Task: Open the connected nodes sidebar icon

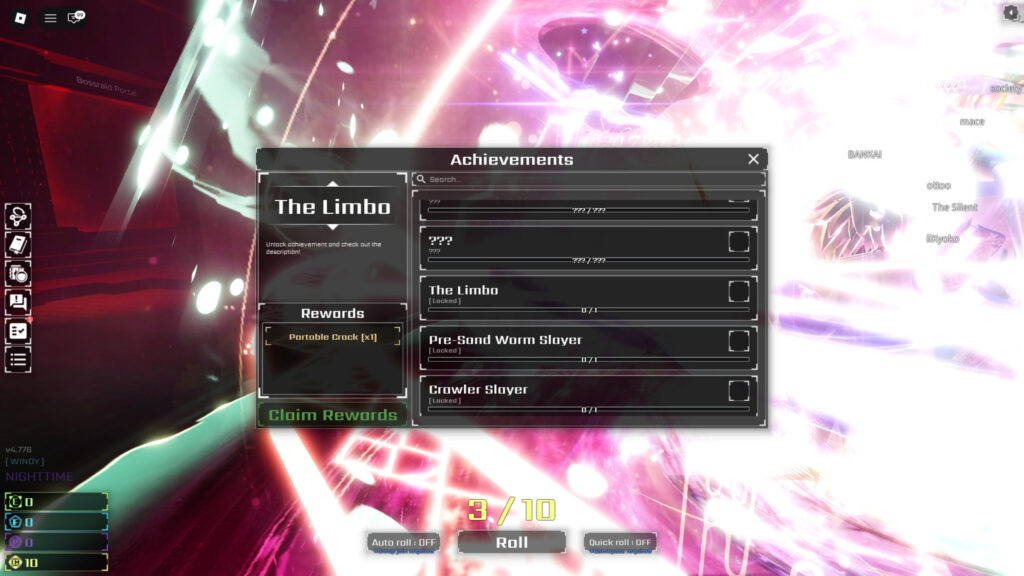Action: click(x=18, y=216)
